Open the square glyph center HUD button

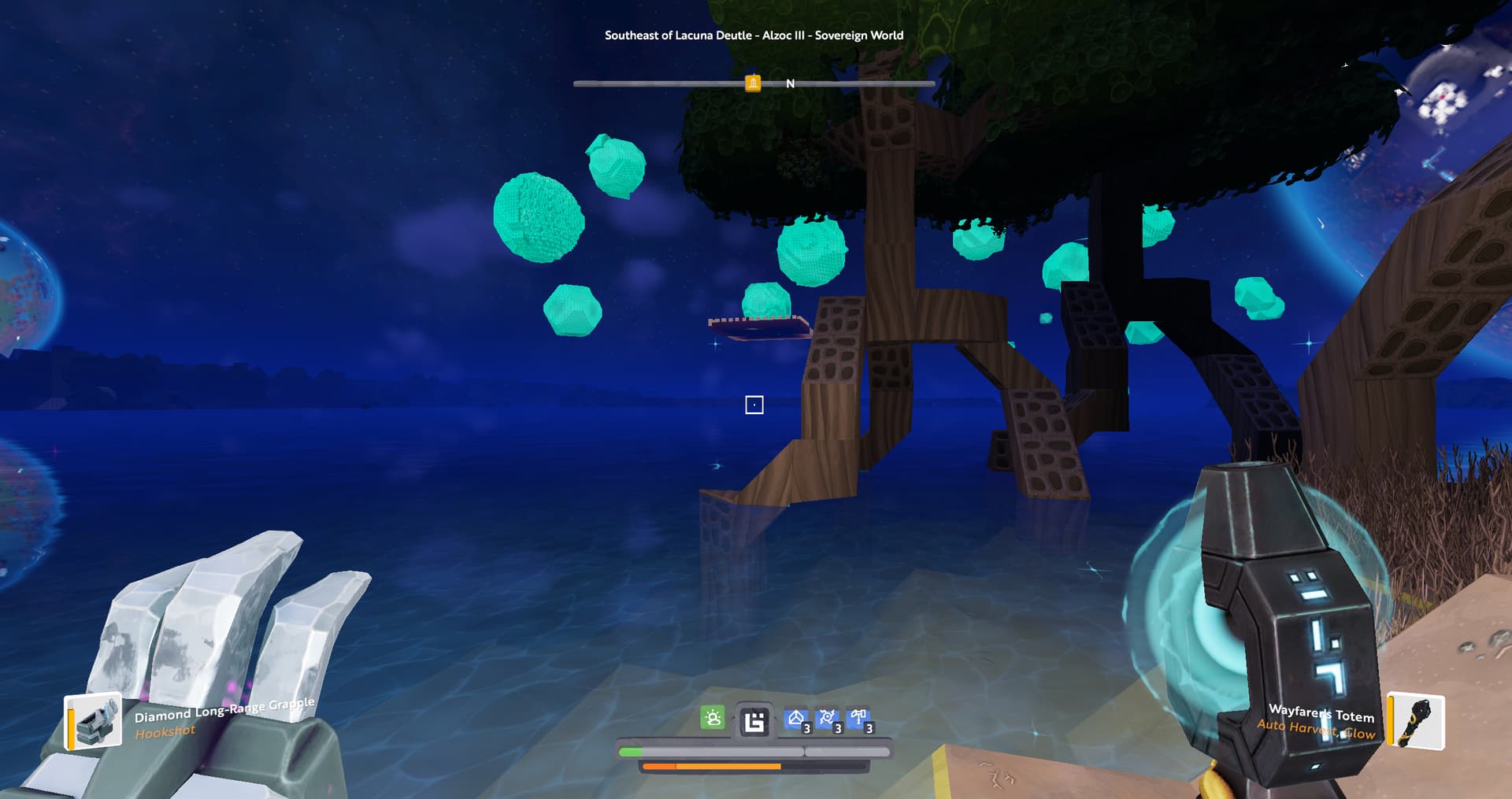754,721
